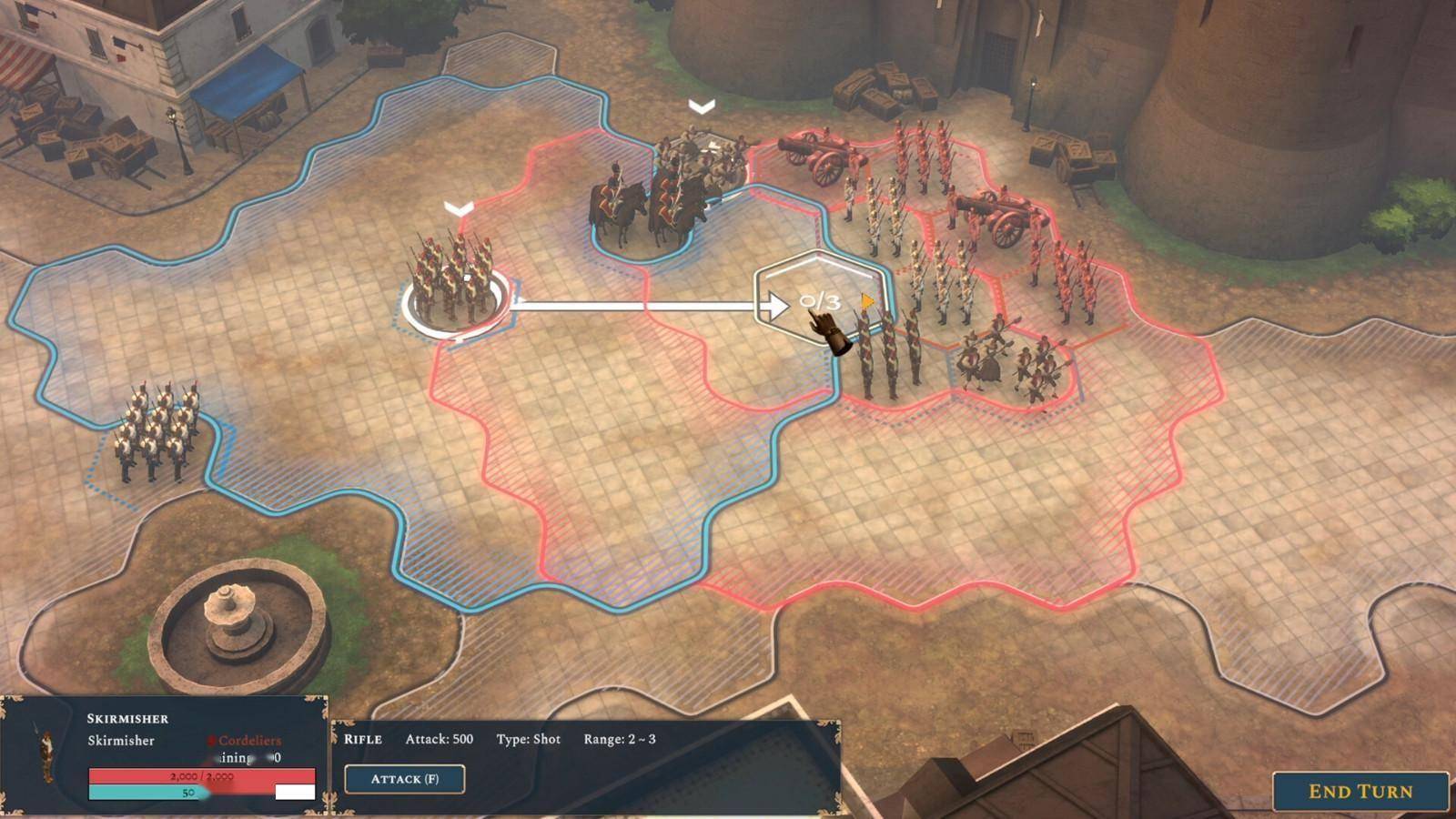End the current turn

click(1360, 792)
